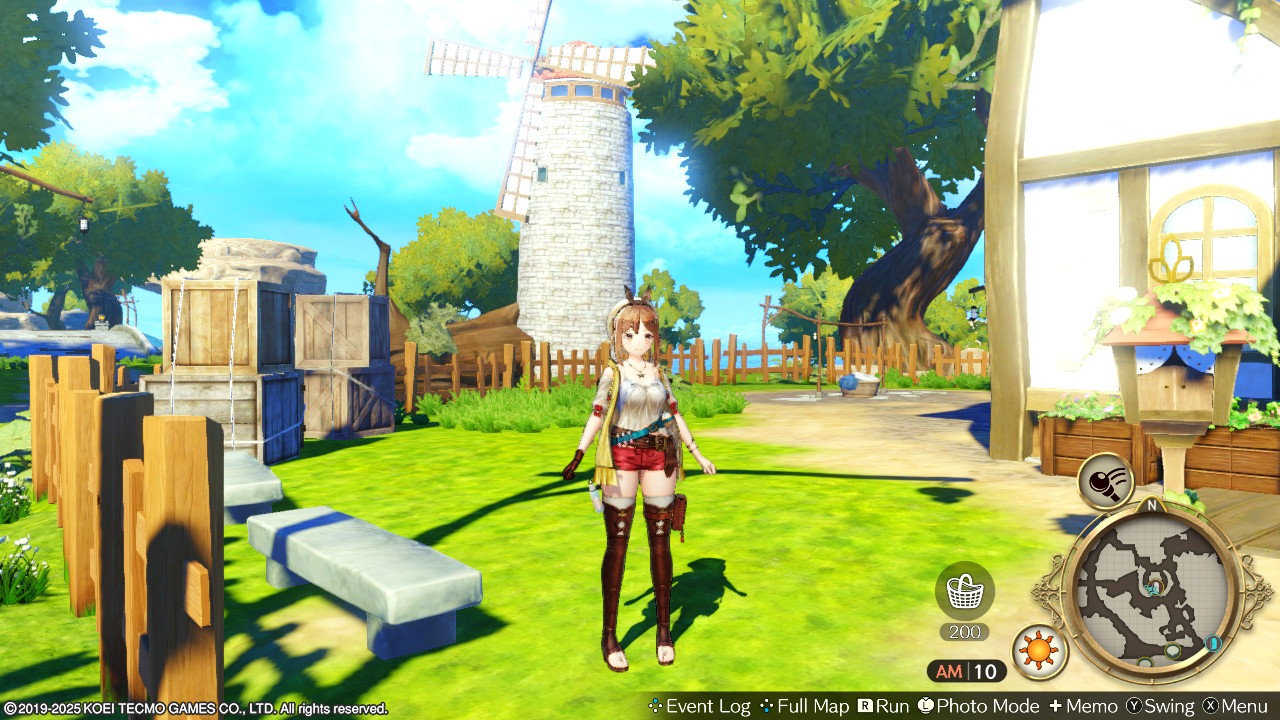
Task: Select the gathering tool icon above the minimap
Action: tap(1105, 482)
